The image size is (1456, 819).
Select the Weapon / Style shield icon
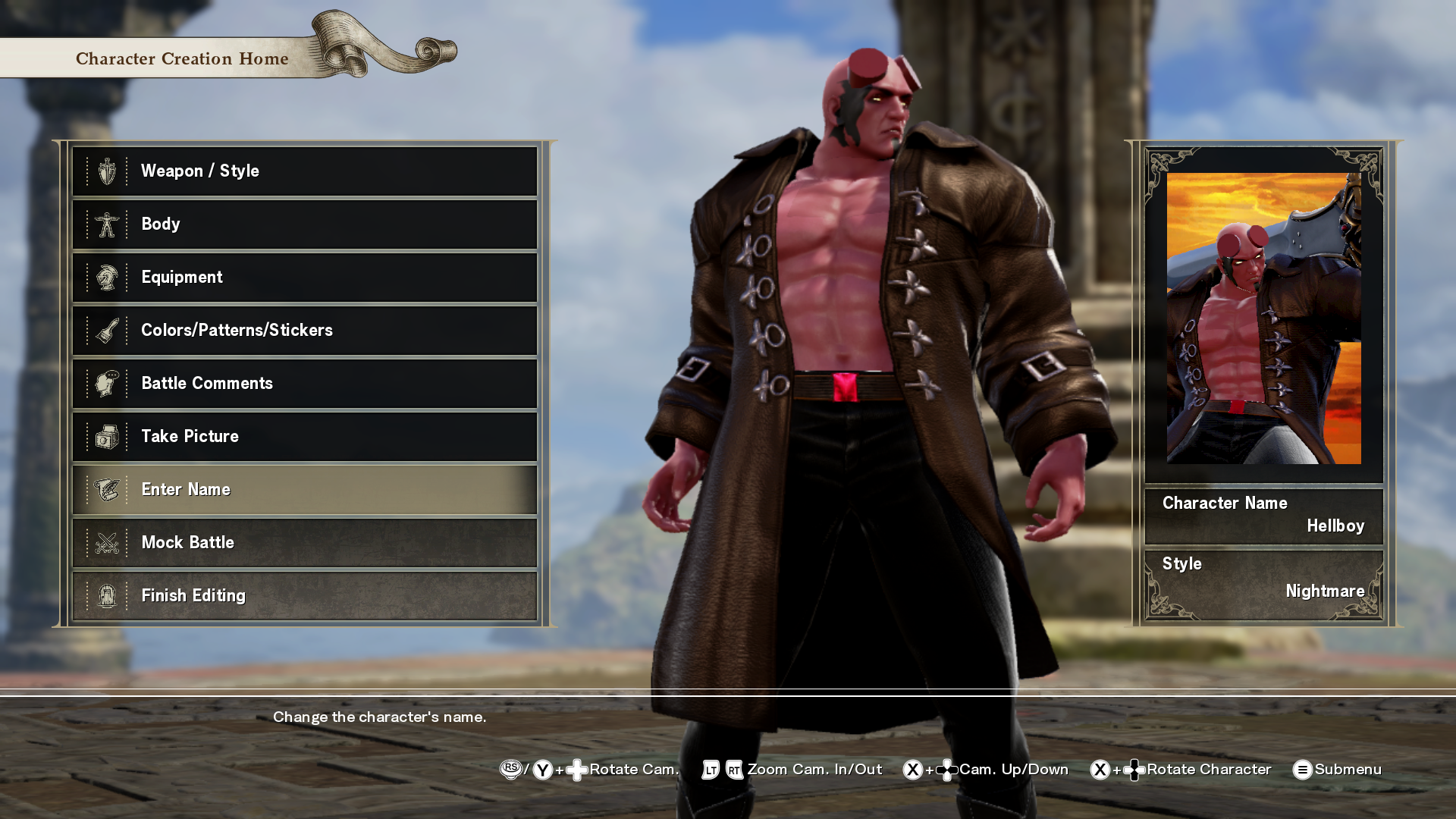point(108,171)
